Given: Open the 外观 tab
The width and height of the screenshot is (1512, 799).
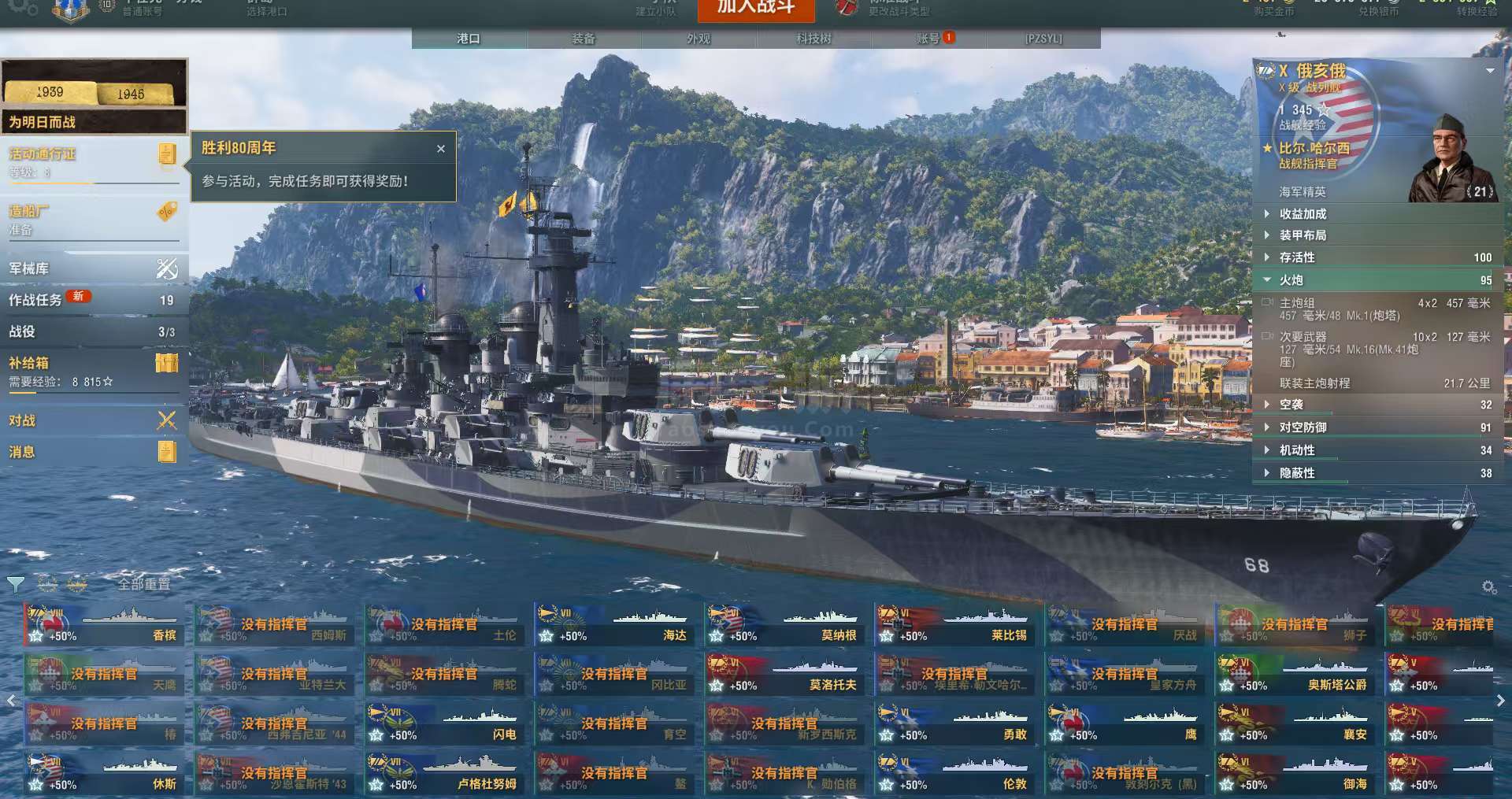Looking at the screenshot, I should 699,39.
